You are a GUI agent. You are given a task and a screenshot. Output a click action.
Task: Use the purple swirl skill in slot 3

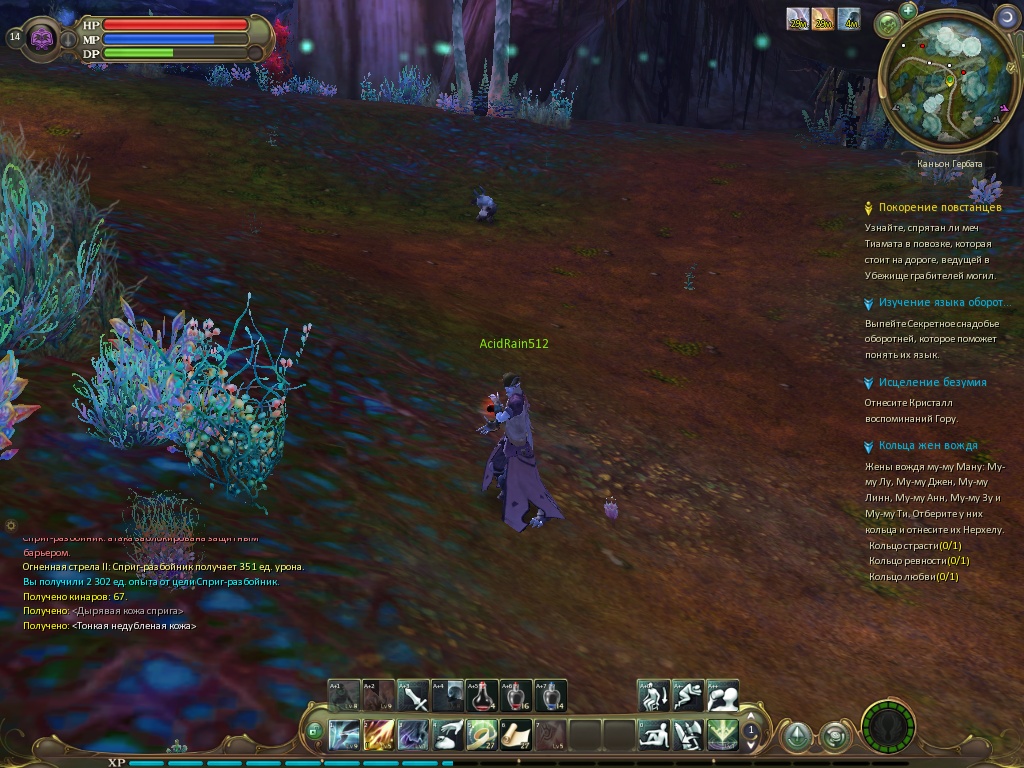pos(413,735)
